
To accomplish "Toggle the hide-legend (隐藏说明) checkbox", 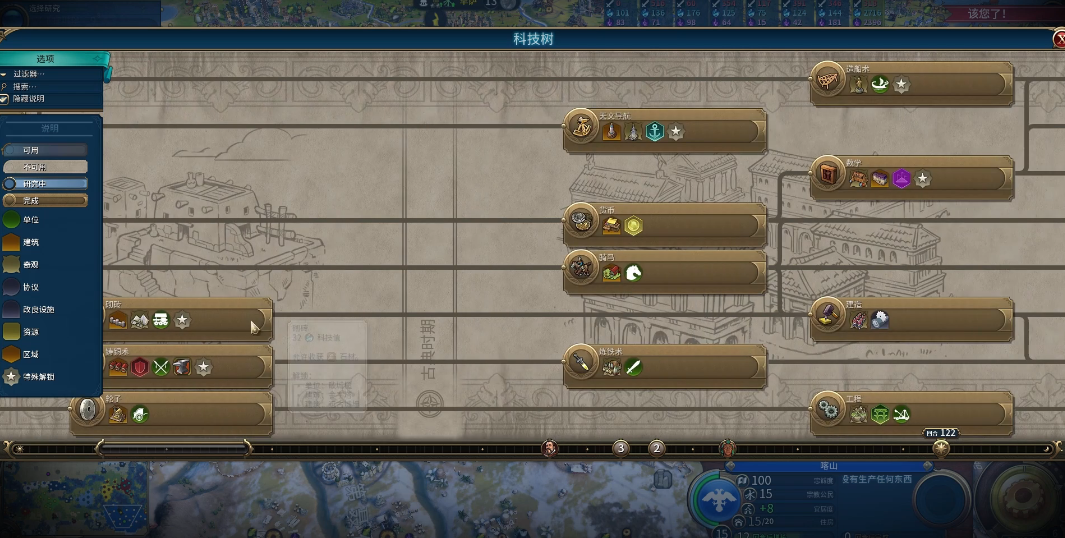I will [5, 99].
